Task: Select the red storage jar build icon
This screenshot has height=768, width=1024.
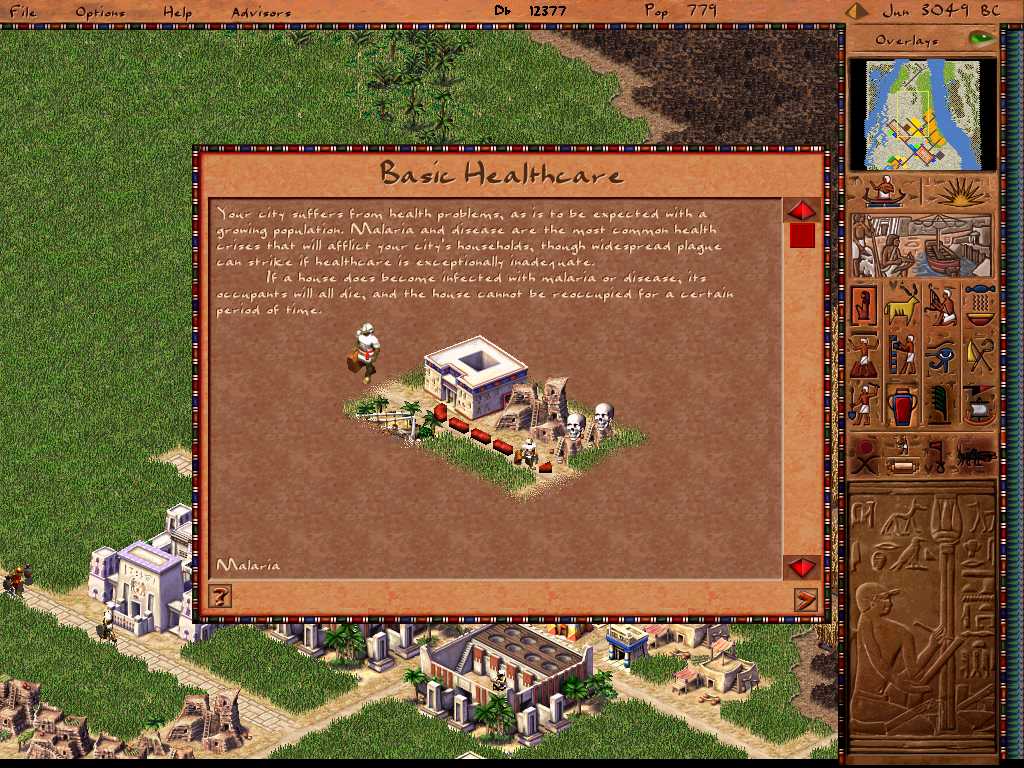Action: pos(901,404)
